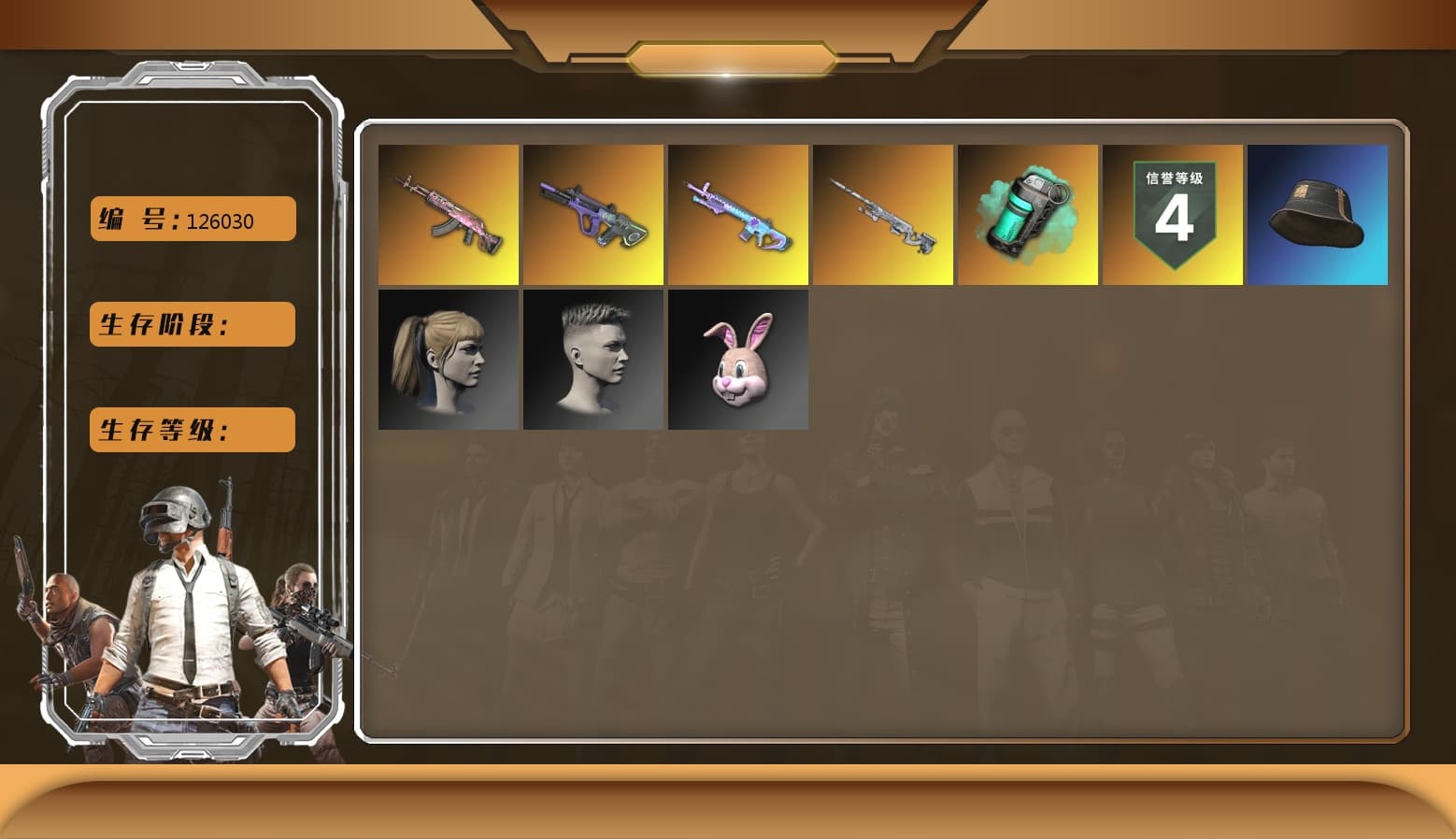Open the pink rabbit mask item

point(738,359)
